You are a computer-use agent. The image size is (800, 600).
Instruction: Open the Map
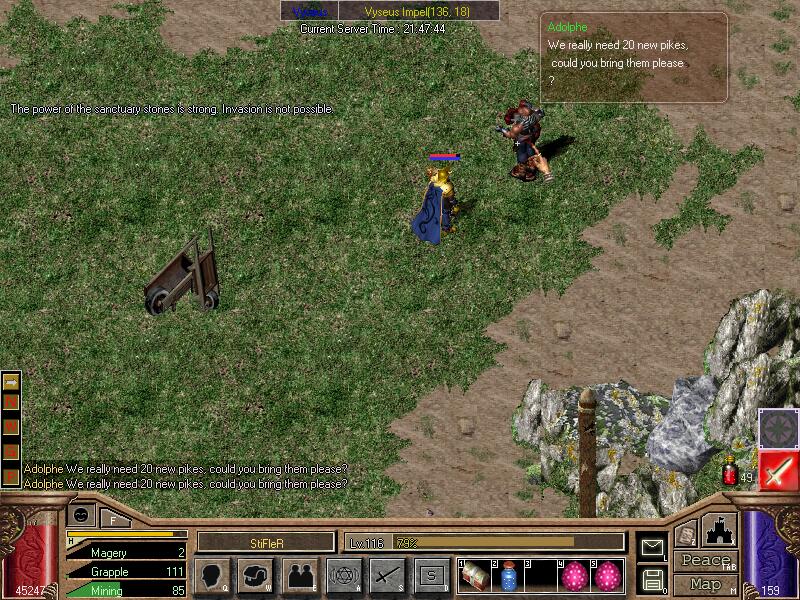(x=704, y=584)
